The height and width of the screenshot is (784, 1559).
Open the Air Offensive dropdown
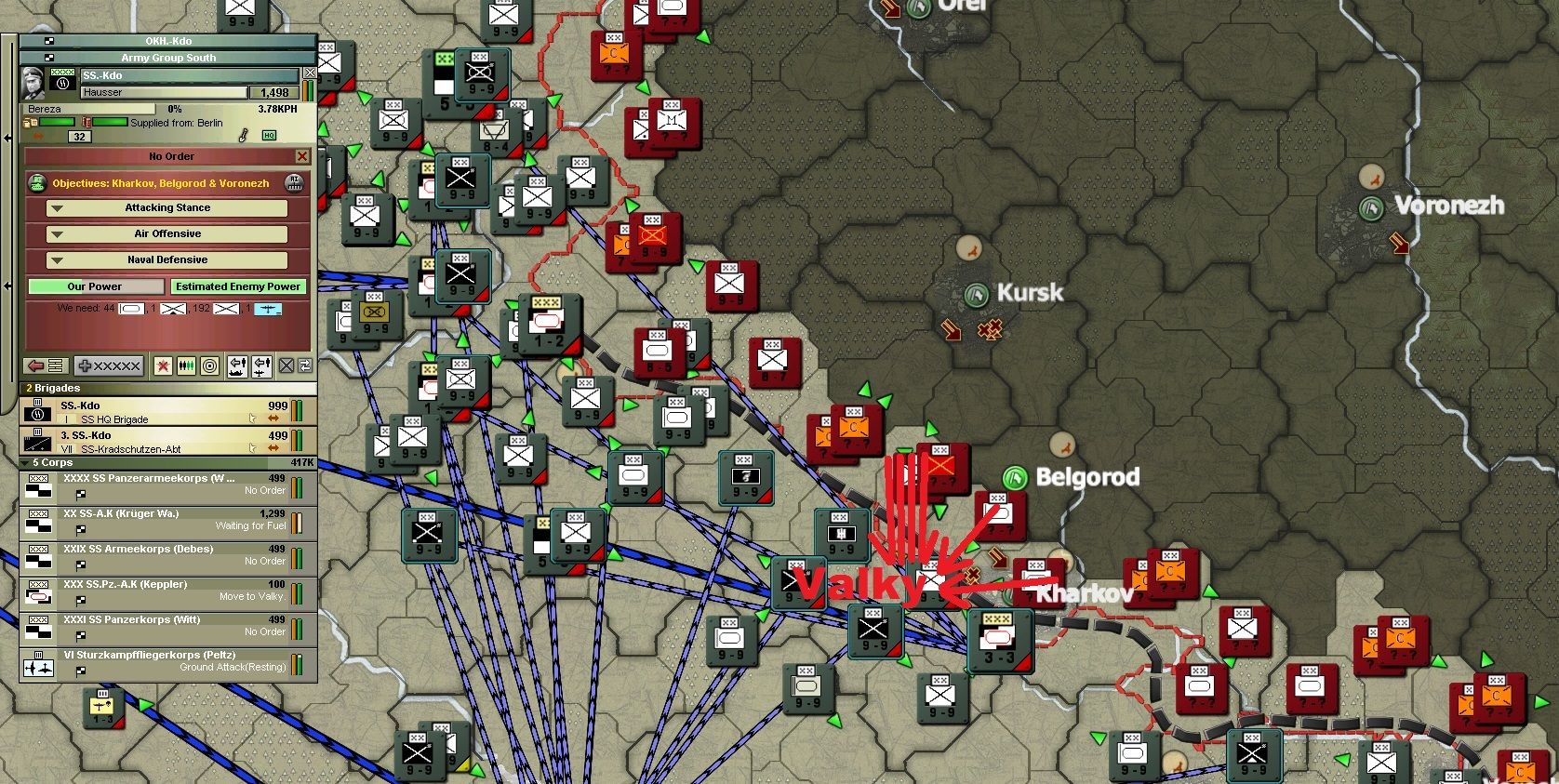tap(167, 233)
